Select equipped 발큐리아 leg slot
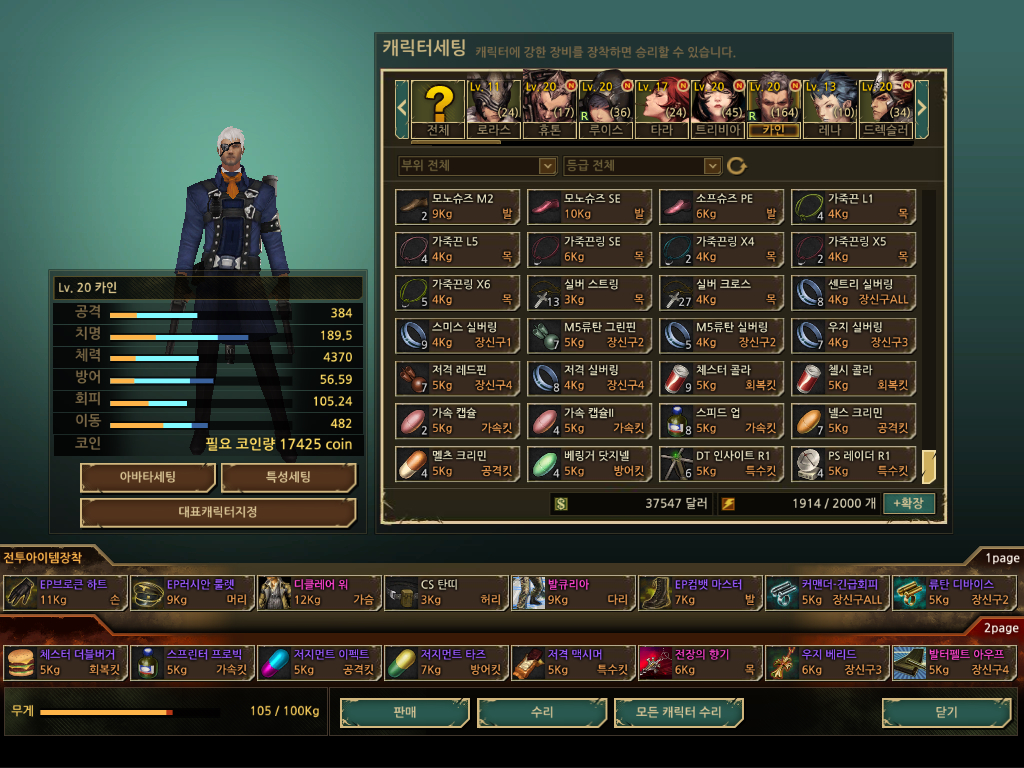Viewport: 1024px width, 768px height. (574, 592)
